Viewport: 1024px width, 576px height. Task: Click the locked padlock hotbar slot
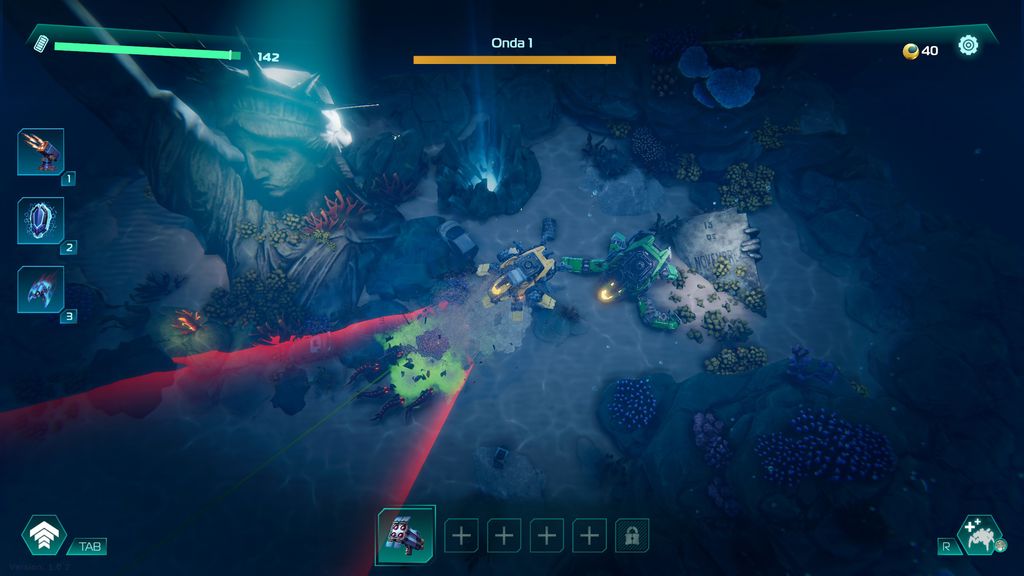point(632,535)
